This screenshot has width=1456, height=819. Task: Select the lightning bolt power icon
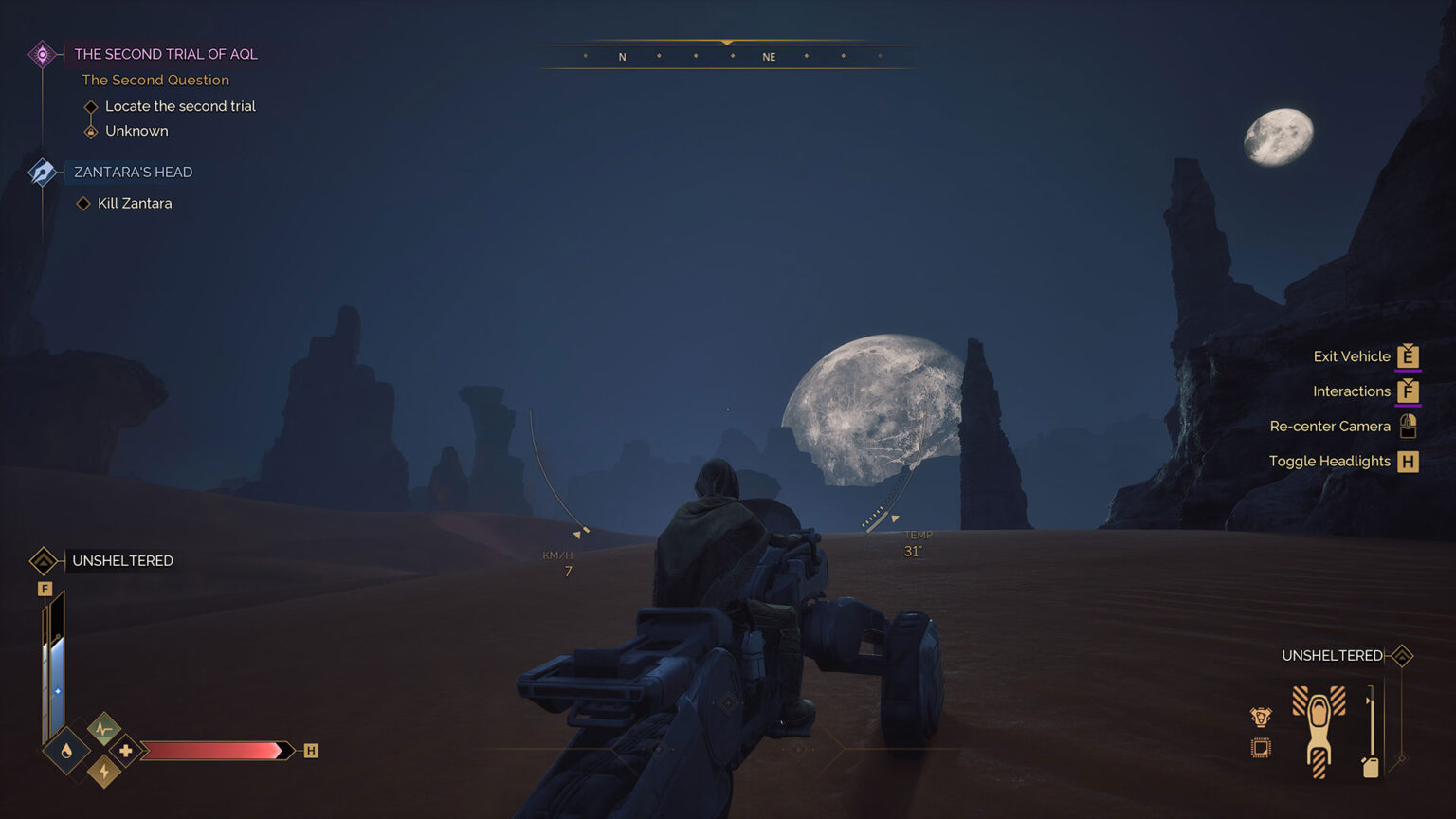point(103,773)
